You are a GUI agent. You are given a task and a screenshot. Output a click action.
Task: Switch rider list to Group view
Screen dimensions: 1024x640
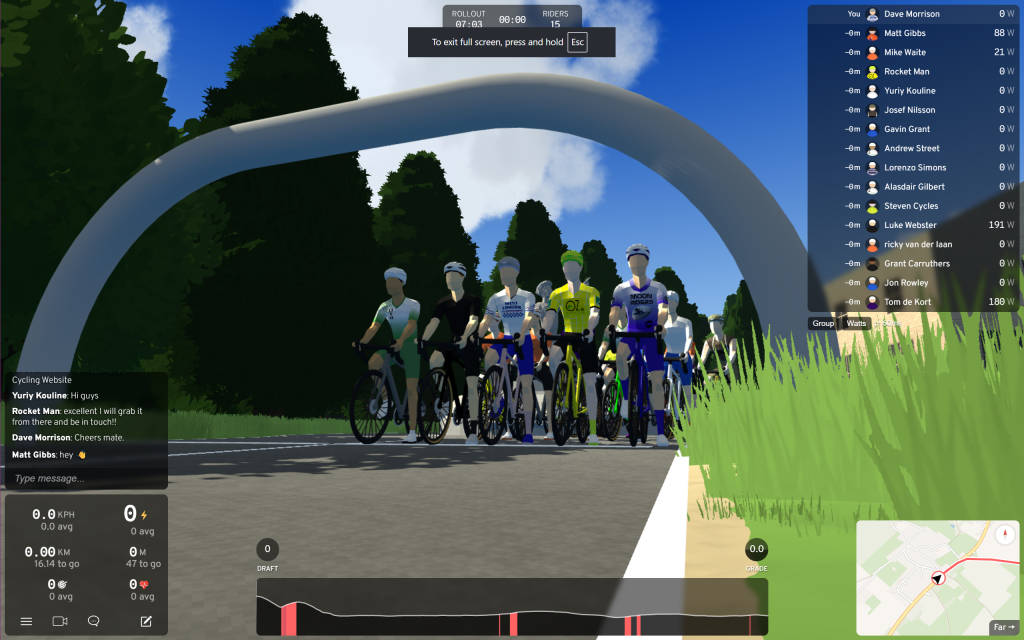coord(823,323)
